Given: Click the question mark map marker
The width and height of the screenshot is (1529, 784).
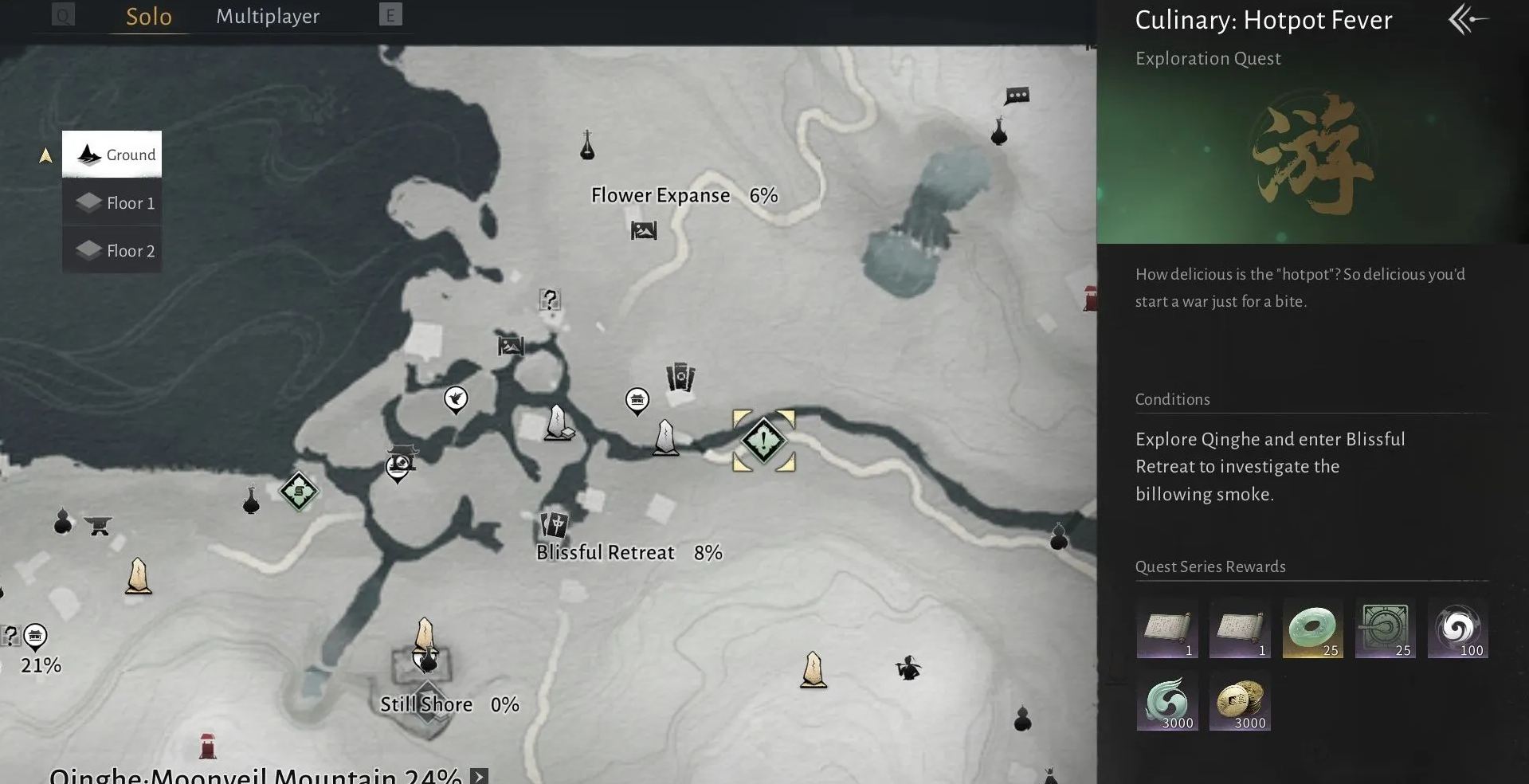Looking at the screenshot, I should (550, 300).
